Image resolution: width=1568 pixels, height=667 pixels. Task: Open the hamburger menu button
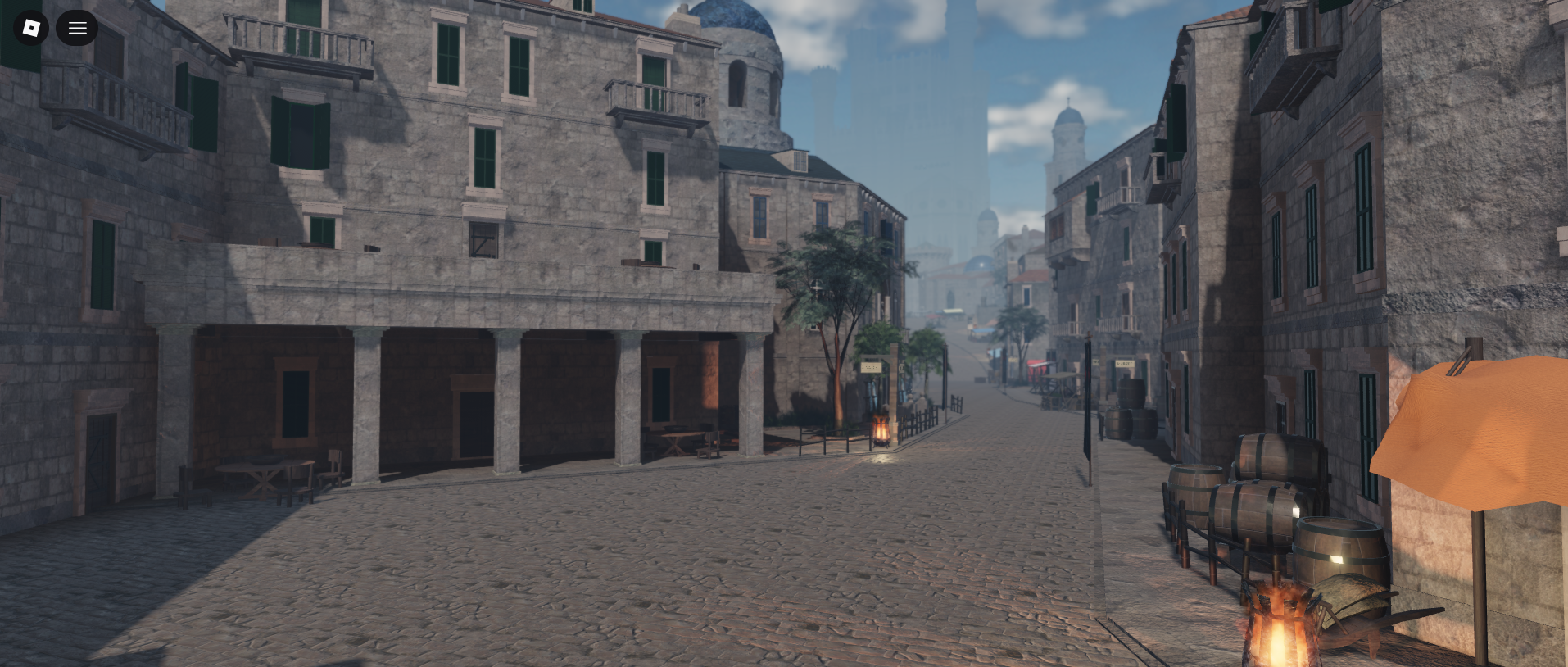tap(77, 28)
